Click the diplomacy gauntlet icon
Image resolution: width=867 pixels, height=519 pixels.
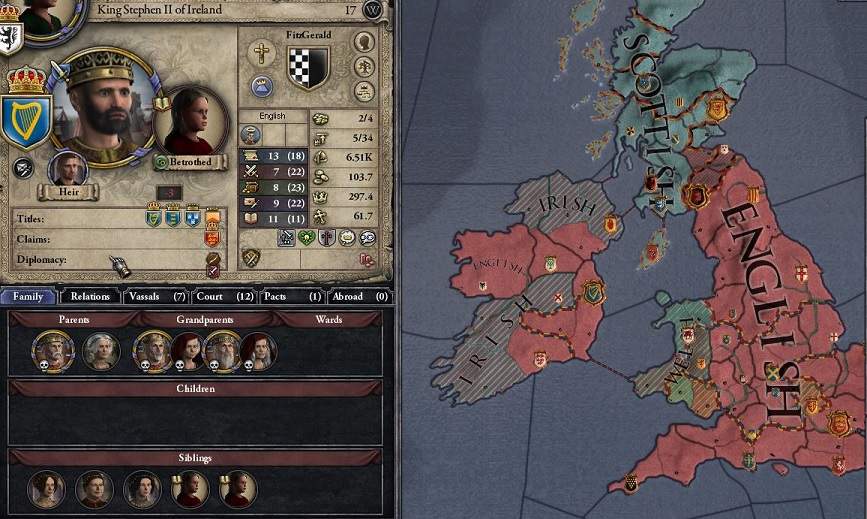pyautogui.click(x=120, y=265)
